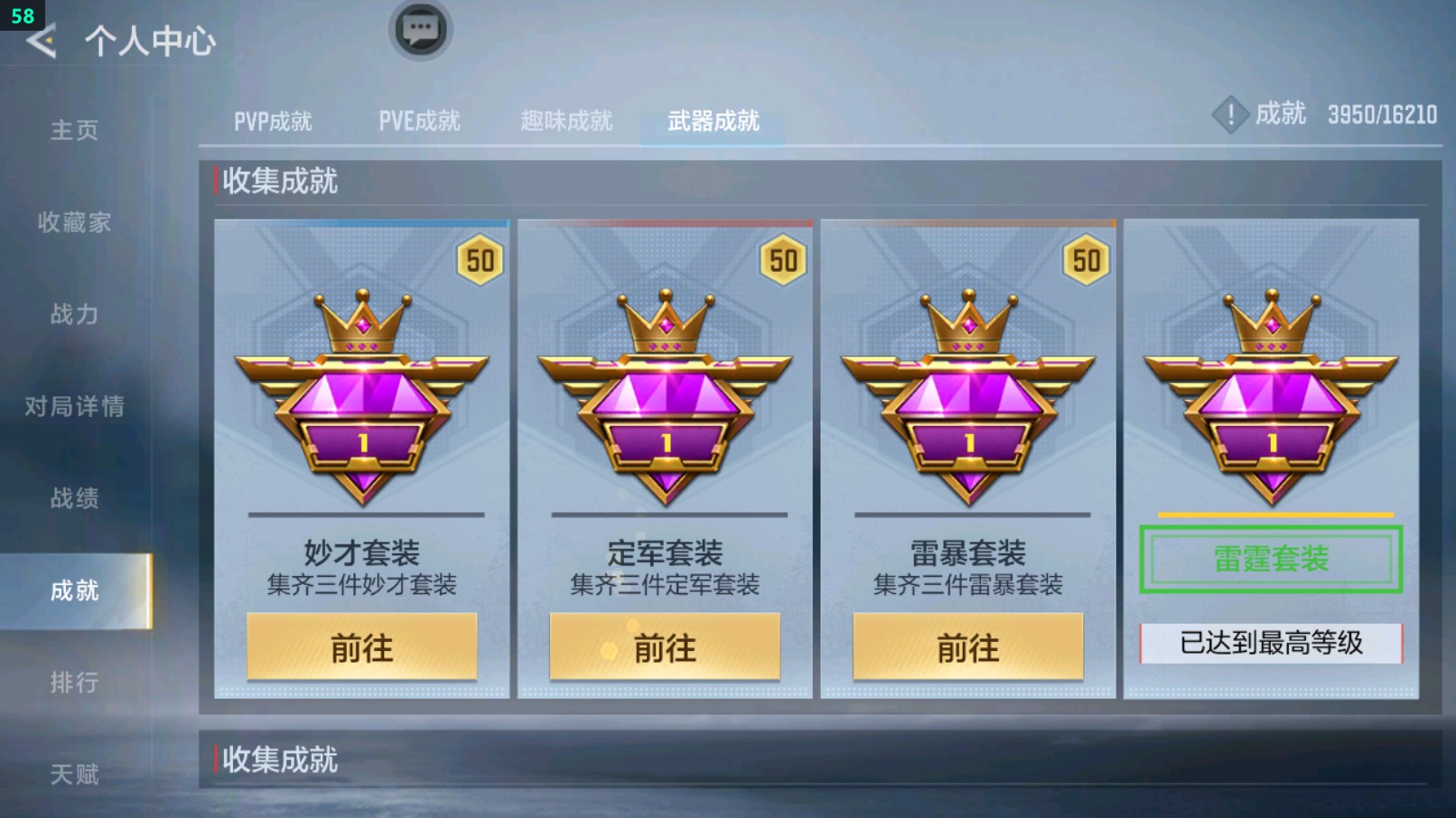Switch to the PVP成就 tab
This screenshot has width=1456, height=818.
pyautogui.click(x=275, y=121)
